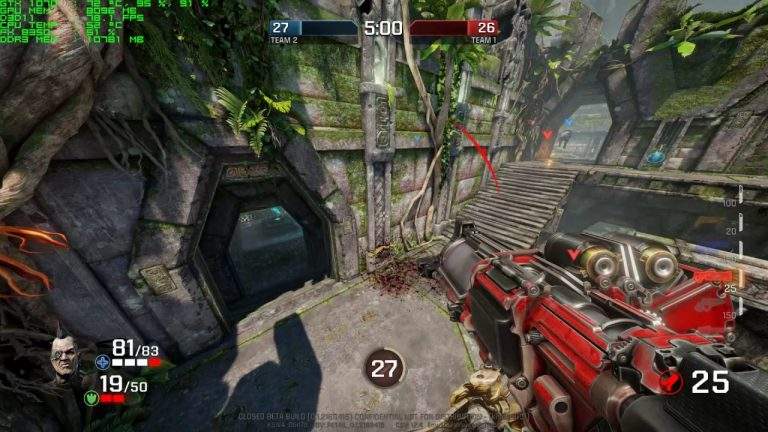Select the red weapon icon beside ammo
Screen dimensions: 768x432
672,382
